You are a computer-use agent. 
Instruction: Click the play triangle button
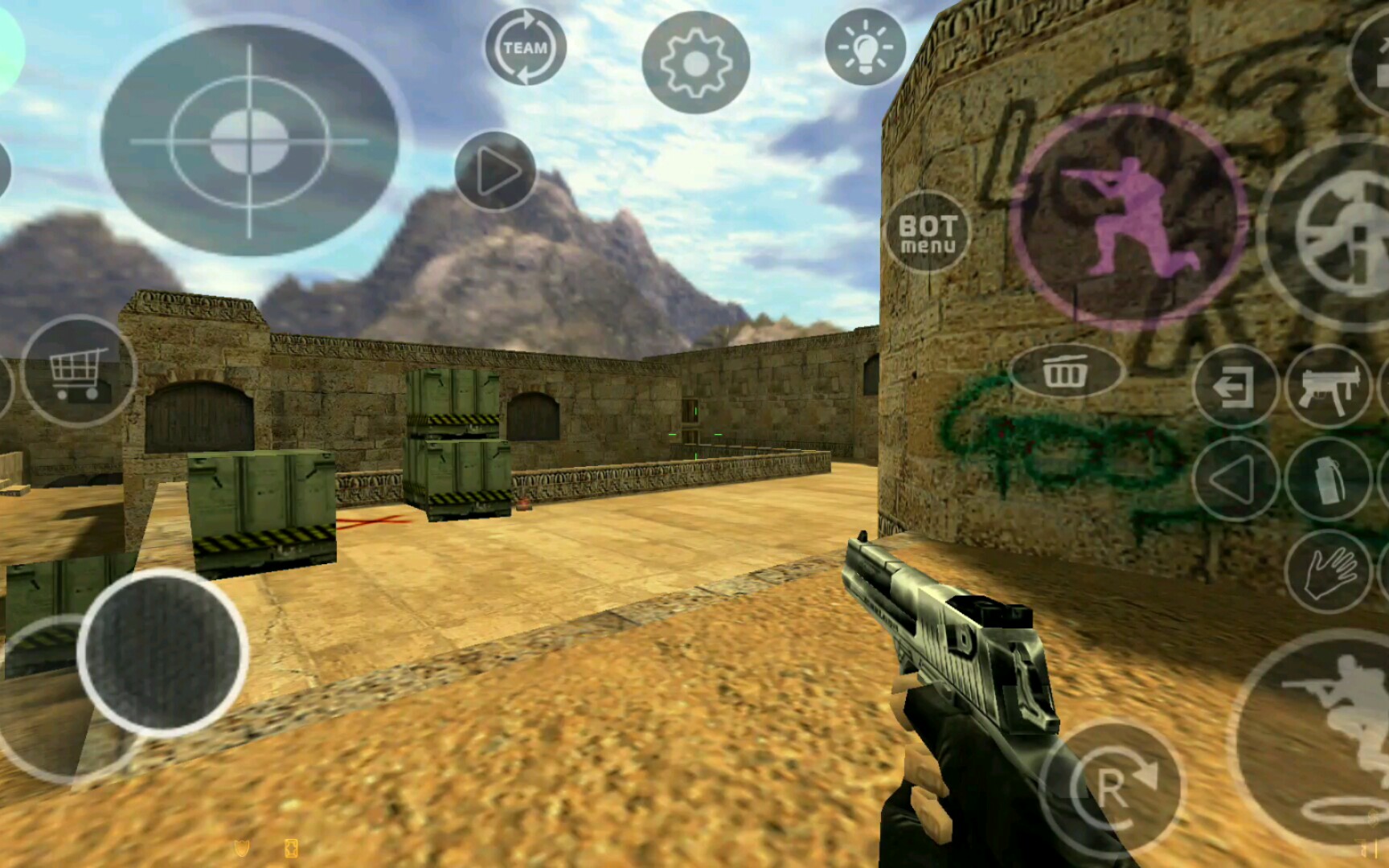click(x=495, y=171)
